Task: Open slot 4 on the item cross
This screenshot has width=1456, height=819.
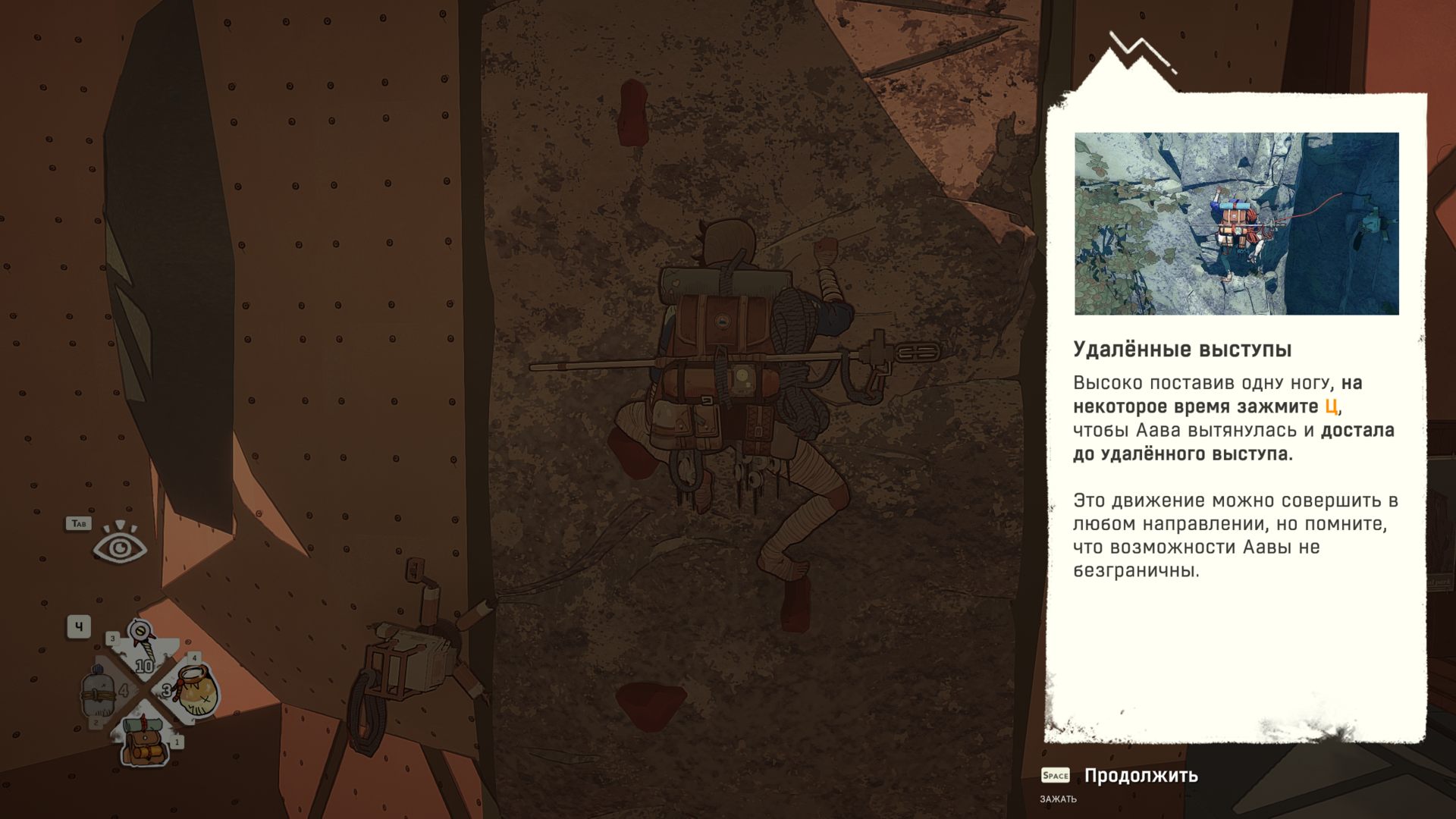Action: click(194, 658)
